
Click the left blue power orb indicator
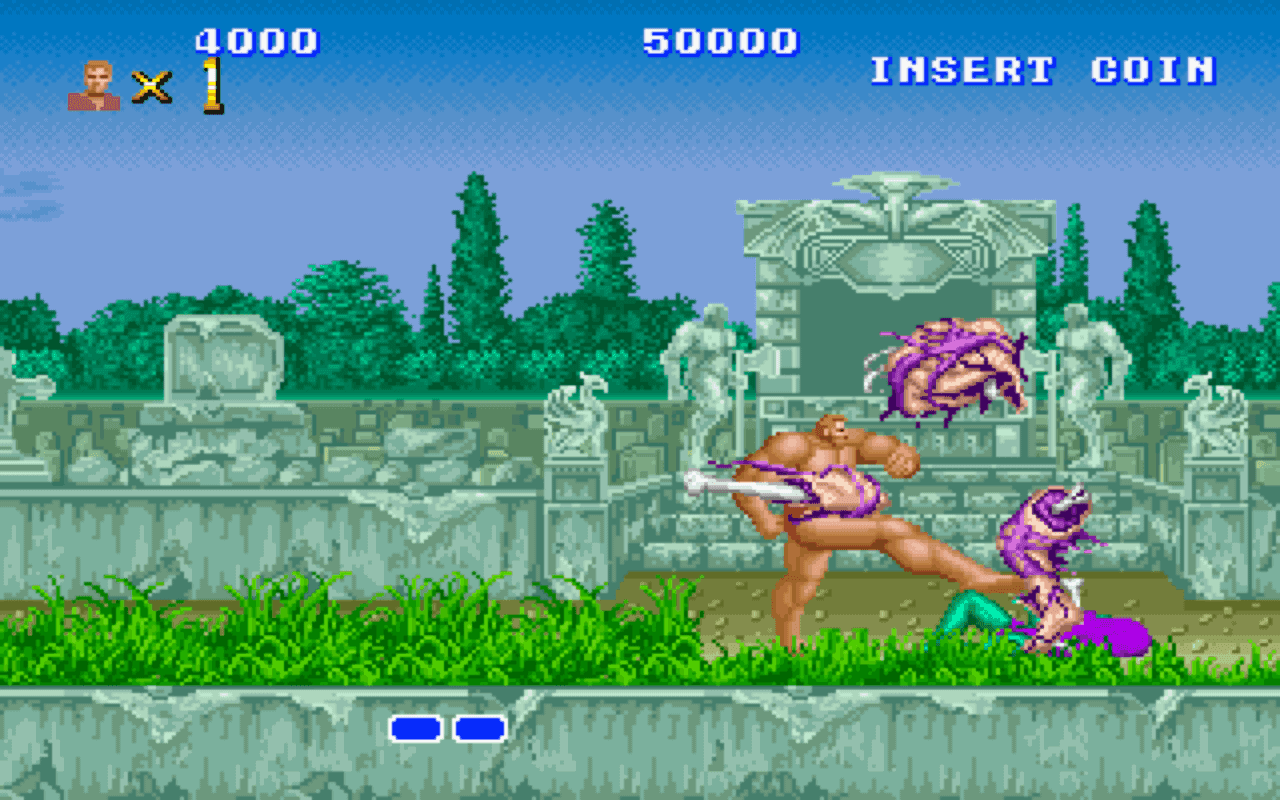pyautogui.click(x=414, y=730)
